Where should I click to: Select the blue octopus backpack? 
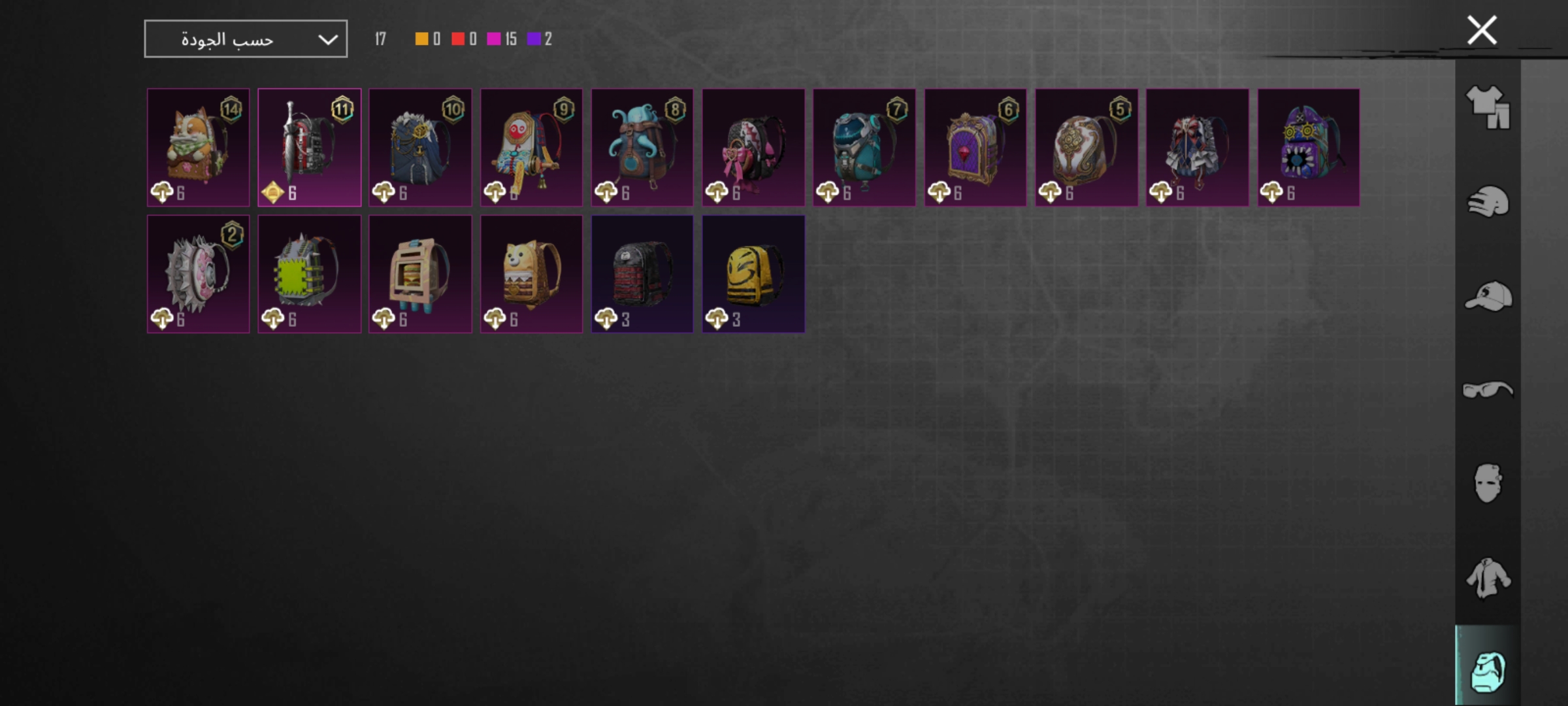[642, 147]
